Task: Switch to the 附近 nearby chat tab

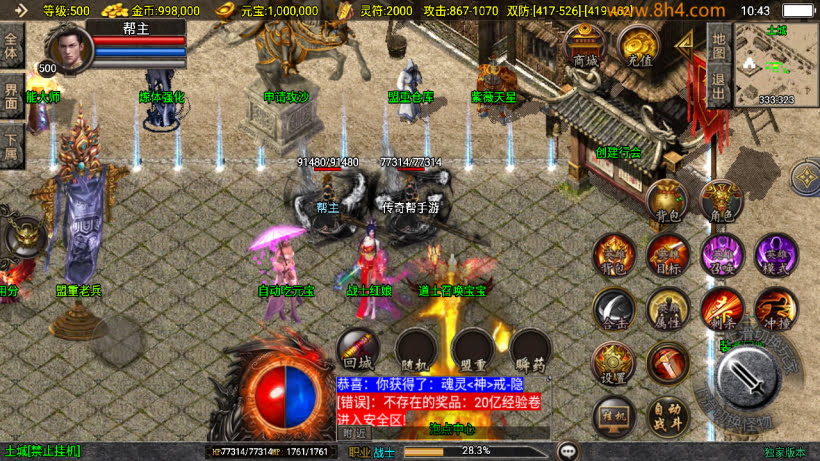Action: [354, 433]
